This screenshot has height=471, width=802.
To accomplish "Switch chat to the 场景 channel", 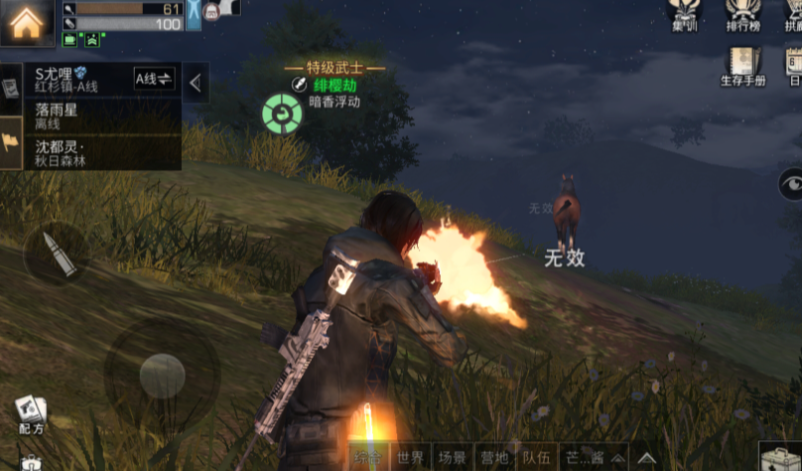I will pyautogui.click(x=452, y=458).
